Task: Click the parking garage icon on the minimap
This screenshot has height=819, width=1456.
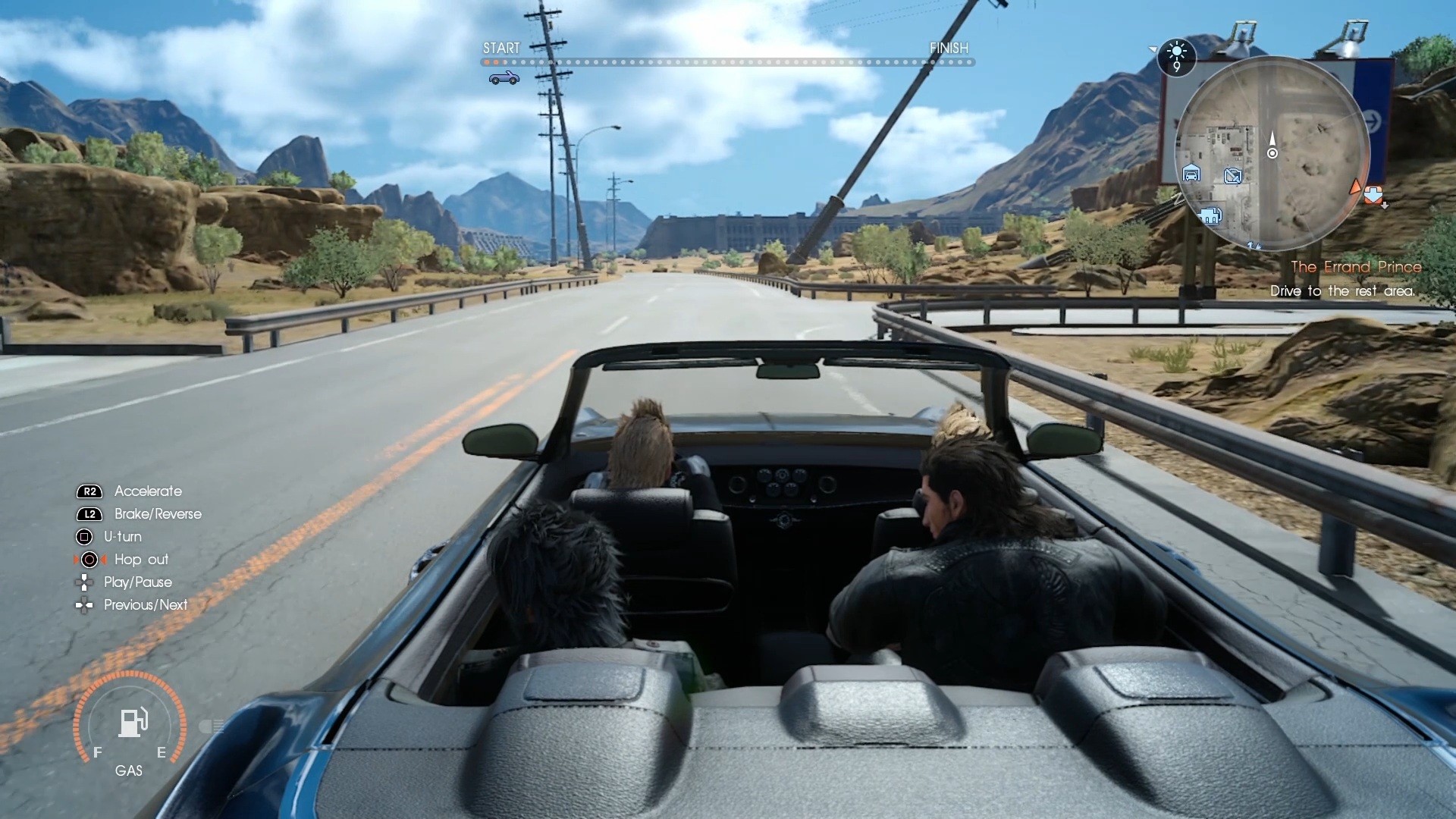Action: click(x=1192, y=174)
